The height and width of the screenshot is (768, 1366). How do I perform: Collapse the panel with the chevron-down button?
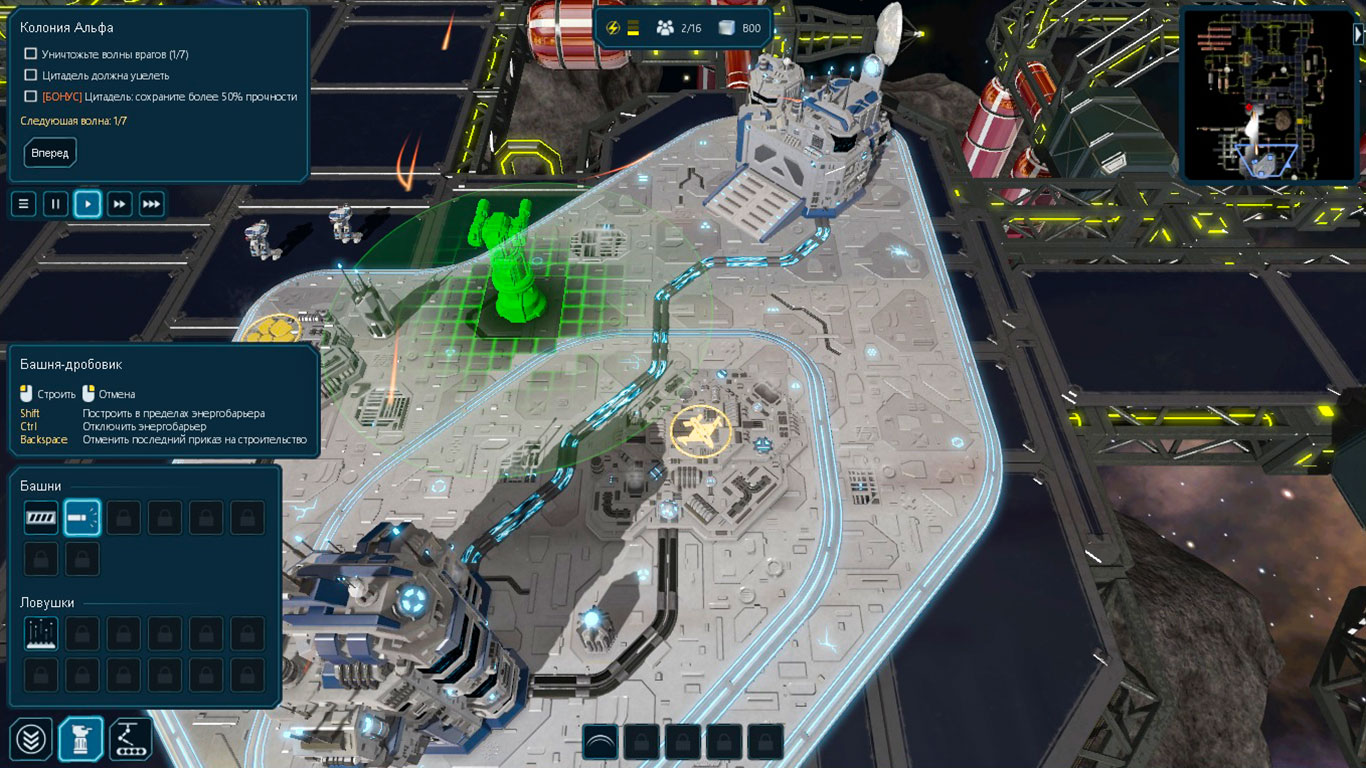(32, 739)
